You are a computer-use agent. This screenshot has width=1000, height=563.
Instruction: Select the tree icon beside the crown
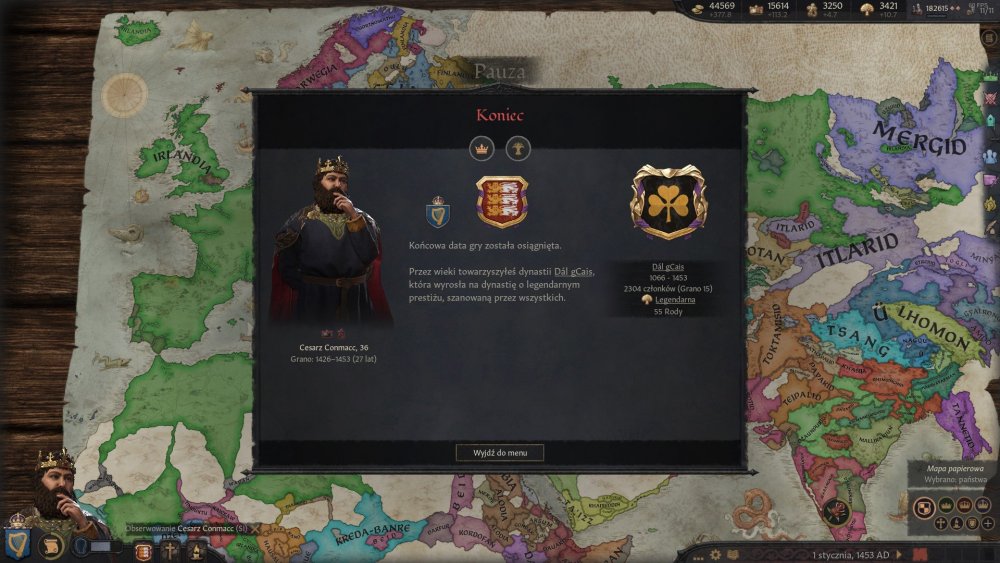(x=518, y=149)
